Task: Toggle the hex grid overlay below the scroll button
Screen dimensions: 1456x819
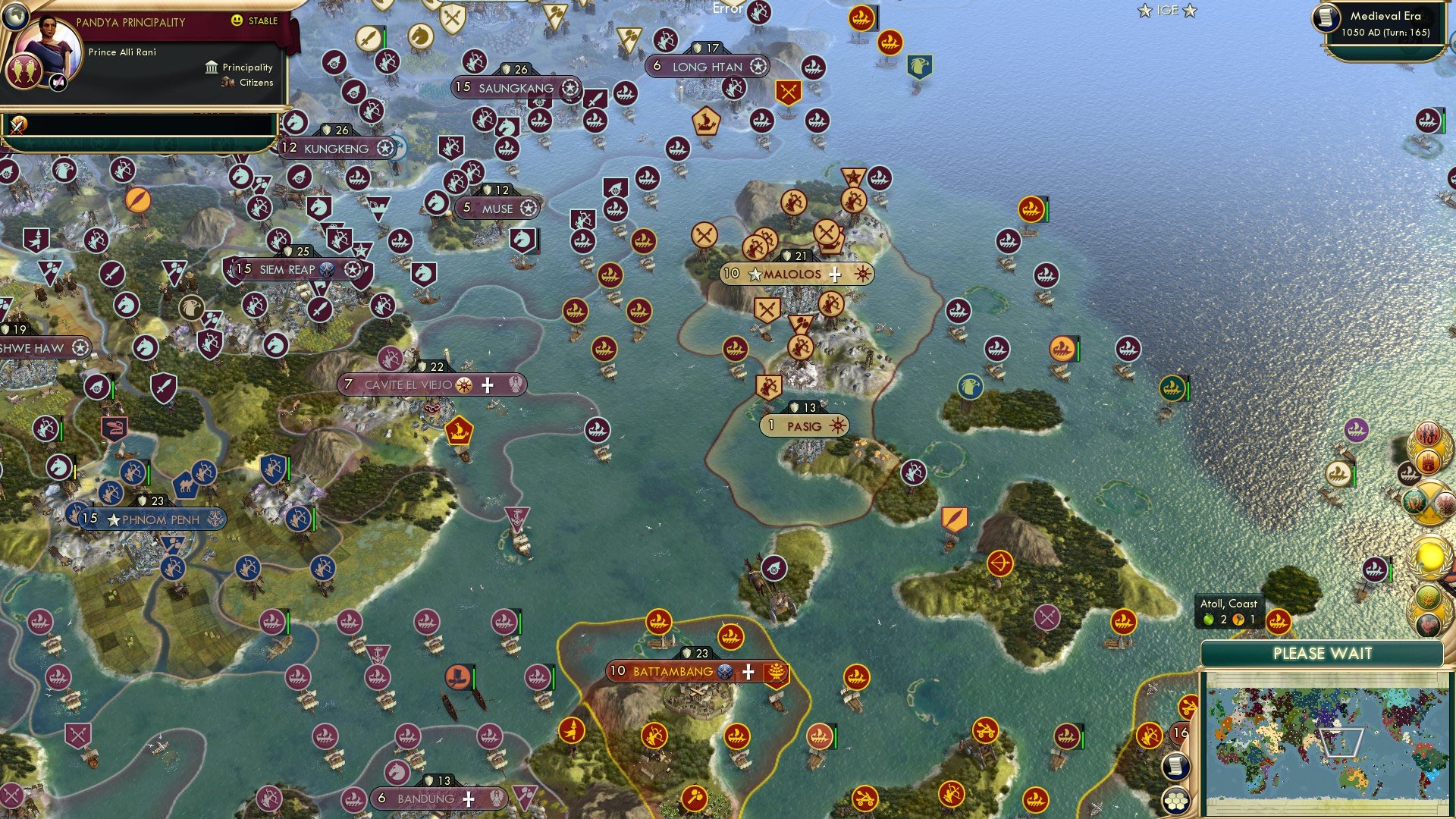Action: [1176, 801]
